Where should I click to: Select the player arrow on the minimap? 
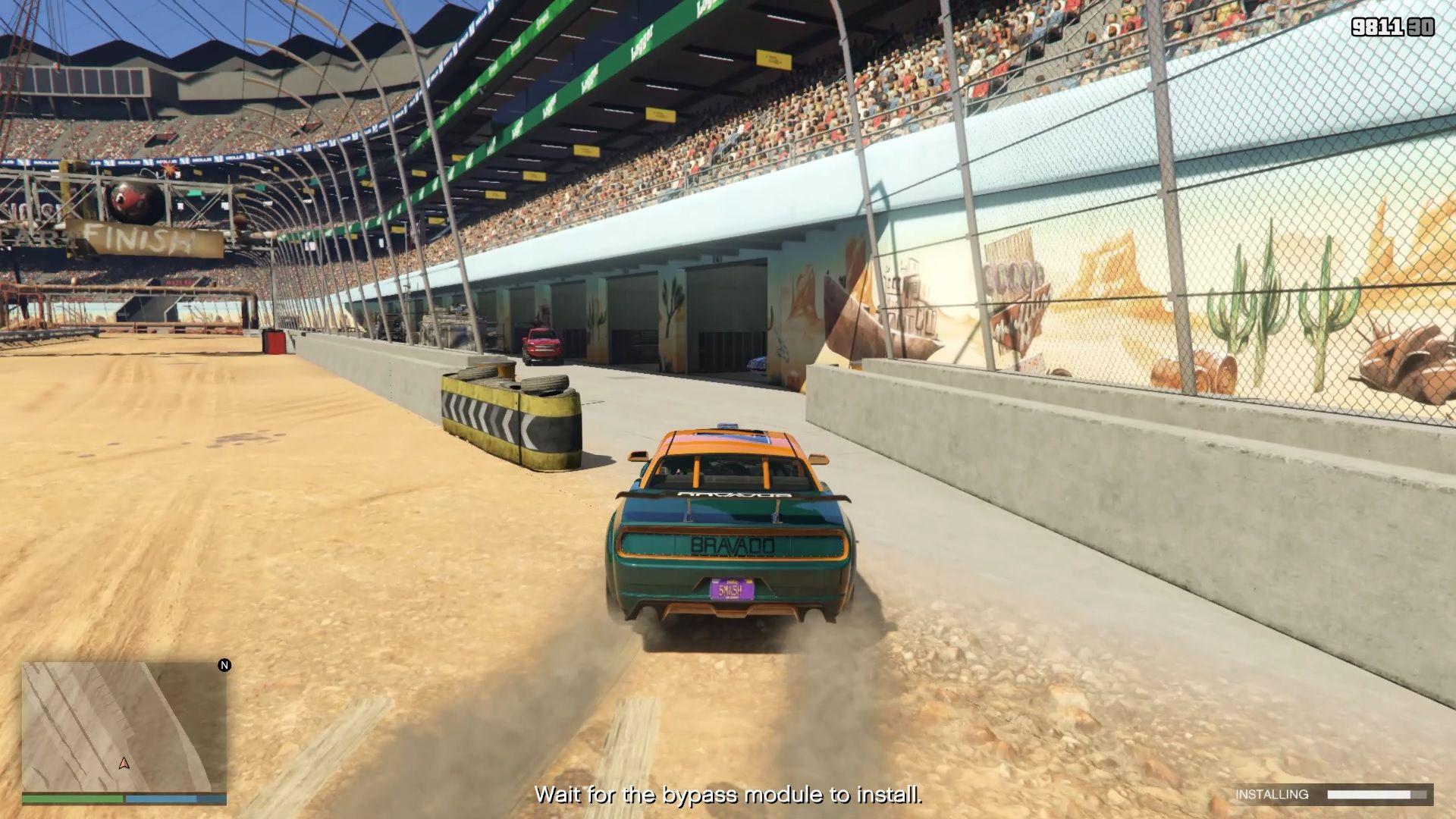pyautogui.click(x=124, y=763)
